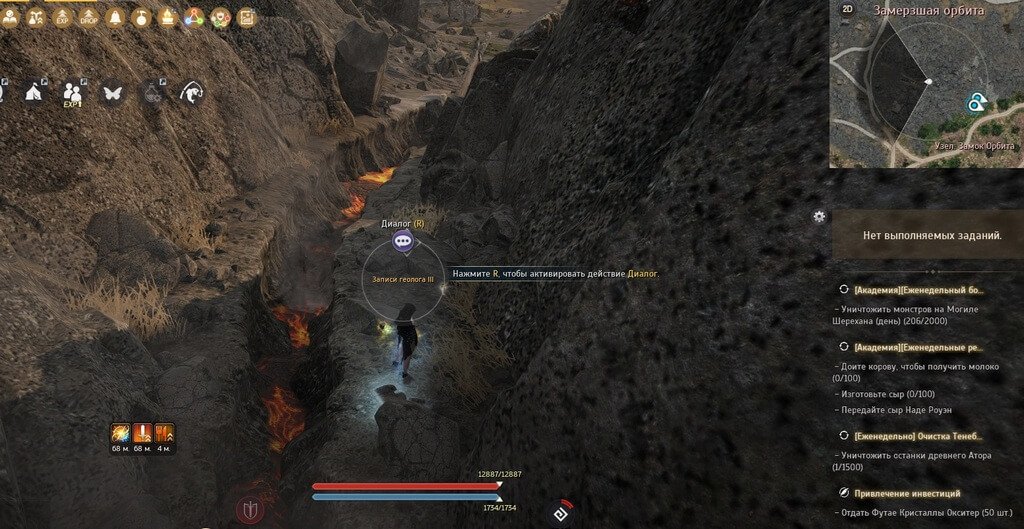Click the fishing fish-and-hook icon
The image size is (1024, 529).
[x=189, y=93]
